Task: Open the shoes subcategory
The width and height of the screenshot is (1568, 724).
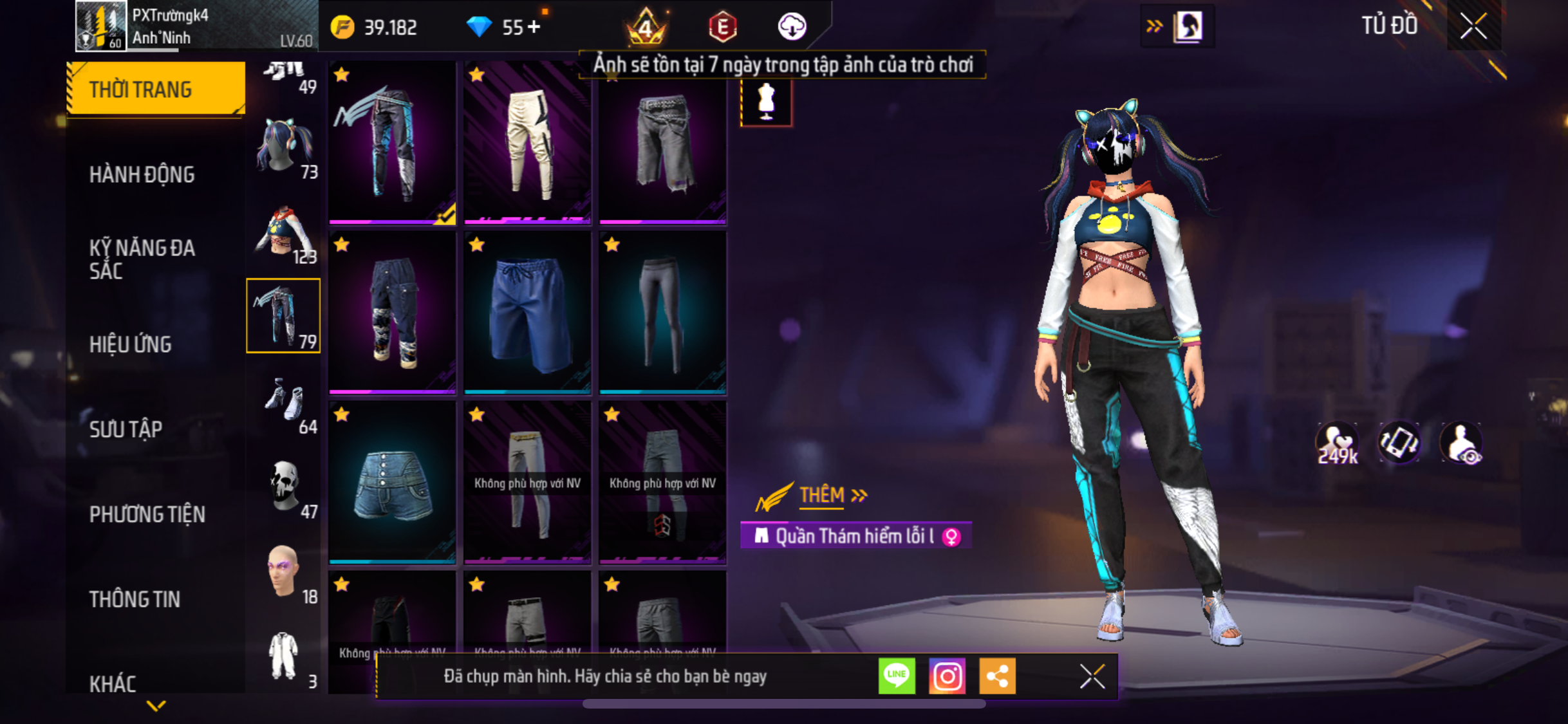Action: pyautogui.click(x=285, y=403)
